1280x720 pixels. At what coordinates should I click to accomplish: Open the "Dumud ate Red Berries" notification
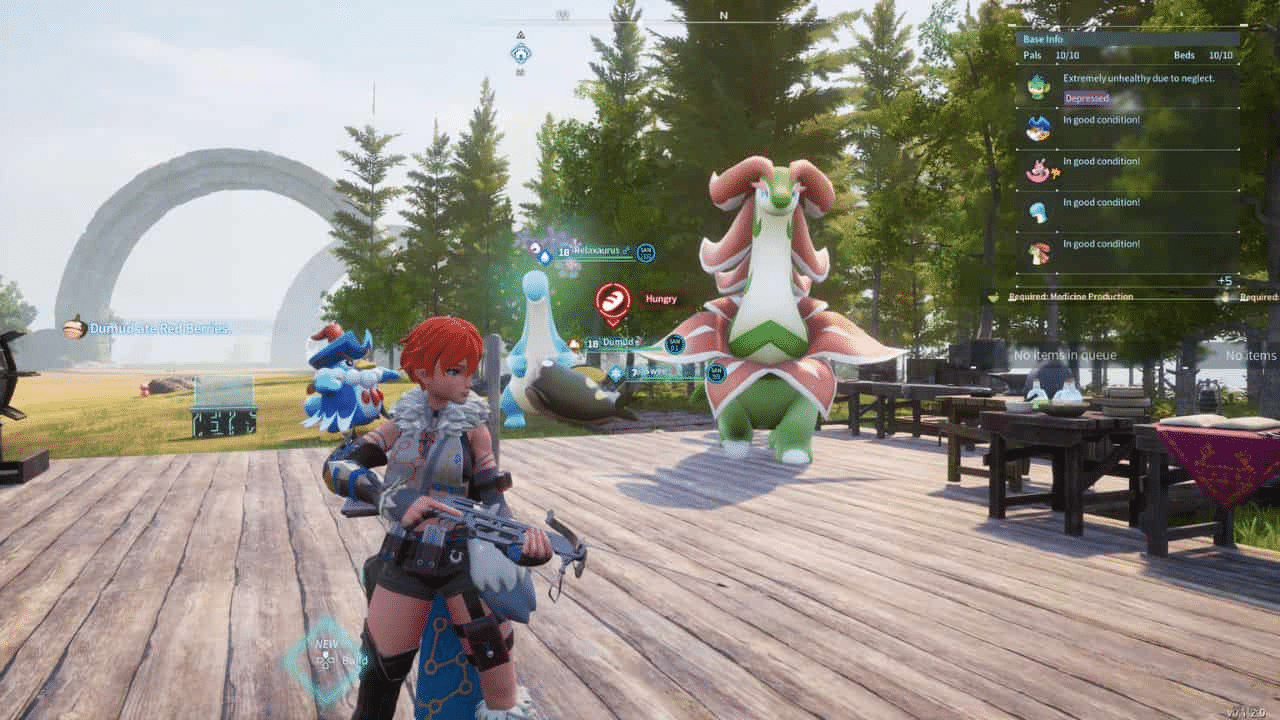(160, 328)
